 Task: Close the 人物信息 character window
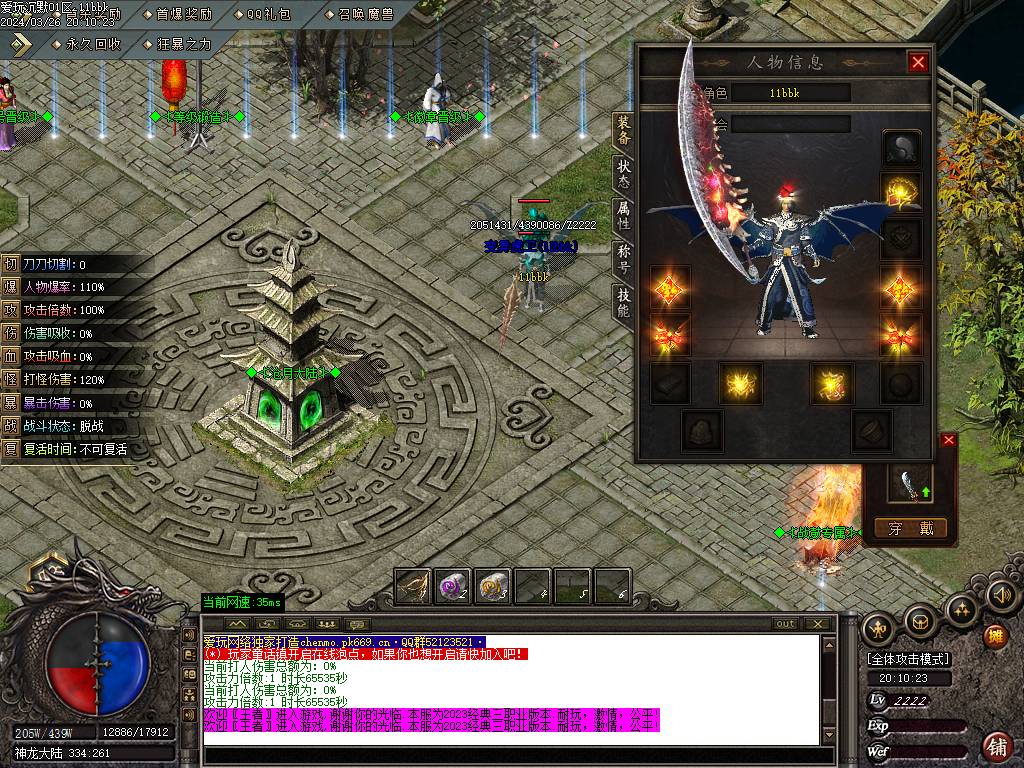(918, 62)
